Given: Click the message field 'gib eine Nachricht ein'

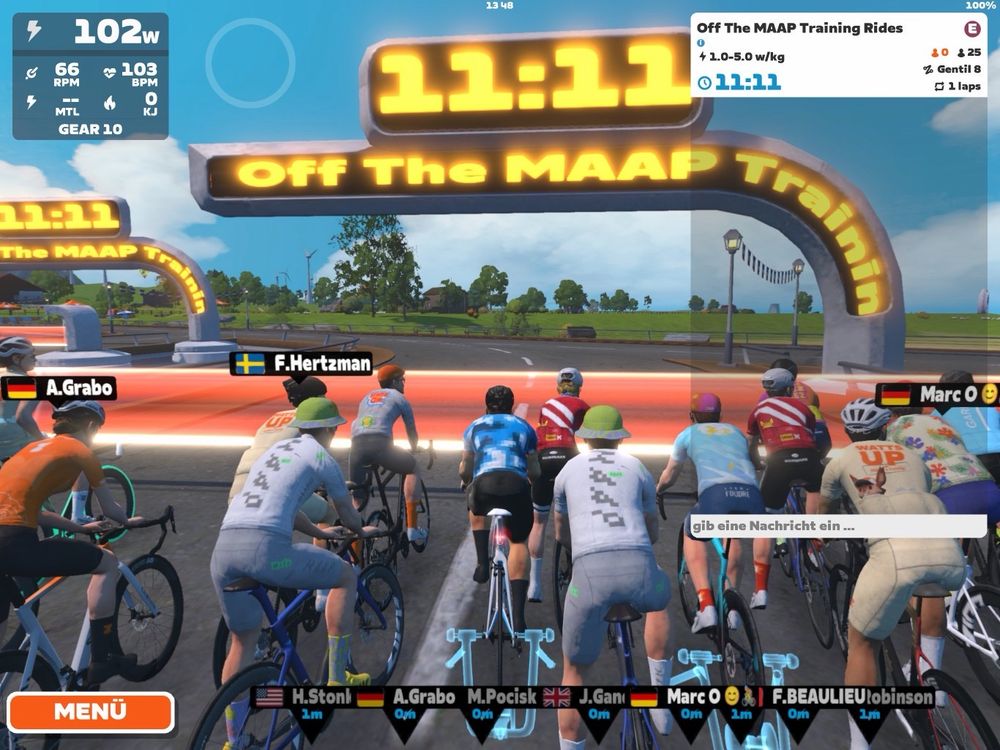Looking at the screenshot, I should point(838,526).
